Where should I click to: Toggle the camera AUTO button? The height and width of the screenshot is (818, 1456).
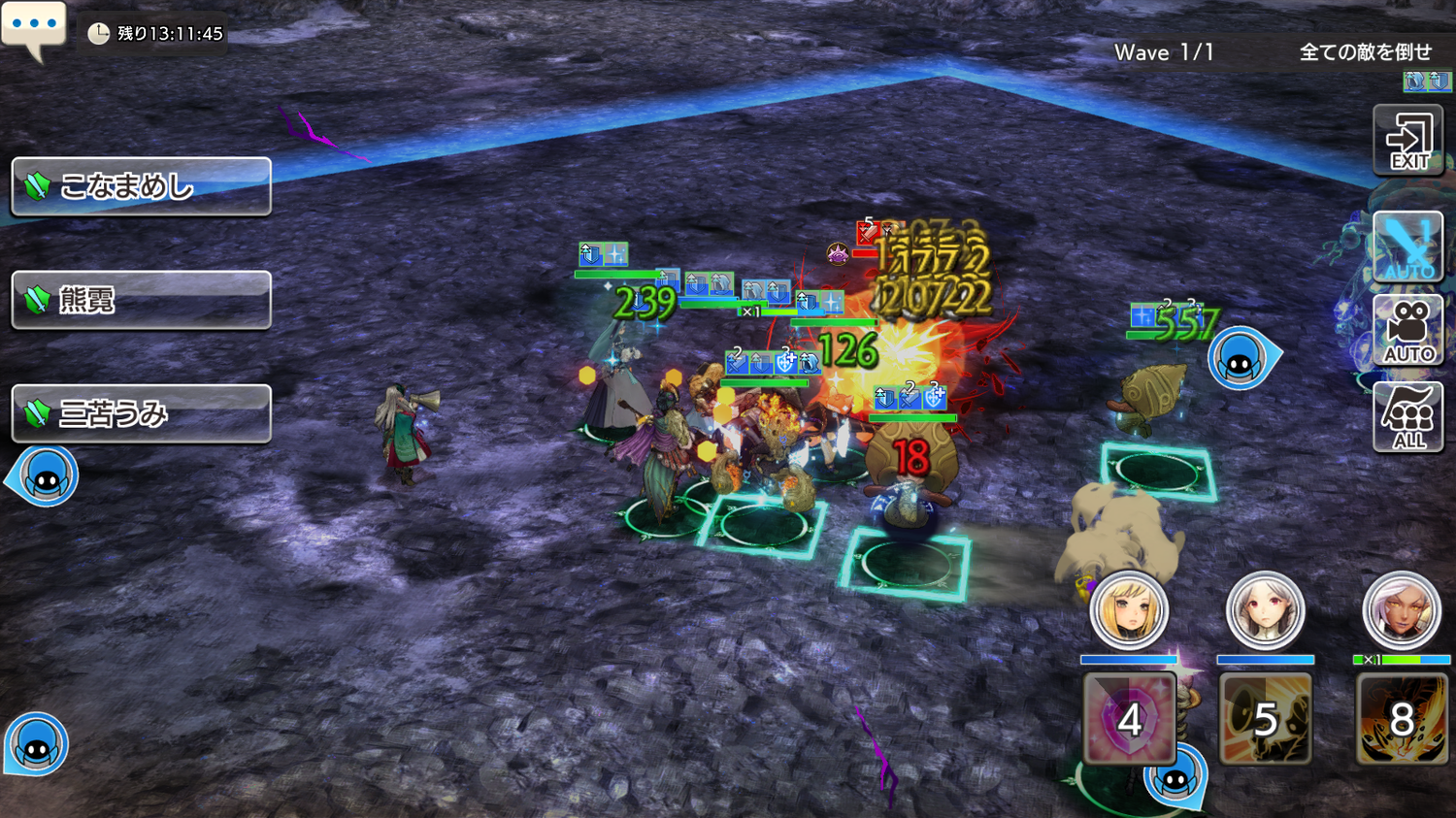[1408, 330]
